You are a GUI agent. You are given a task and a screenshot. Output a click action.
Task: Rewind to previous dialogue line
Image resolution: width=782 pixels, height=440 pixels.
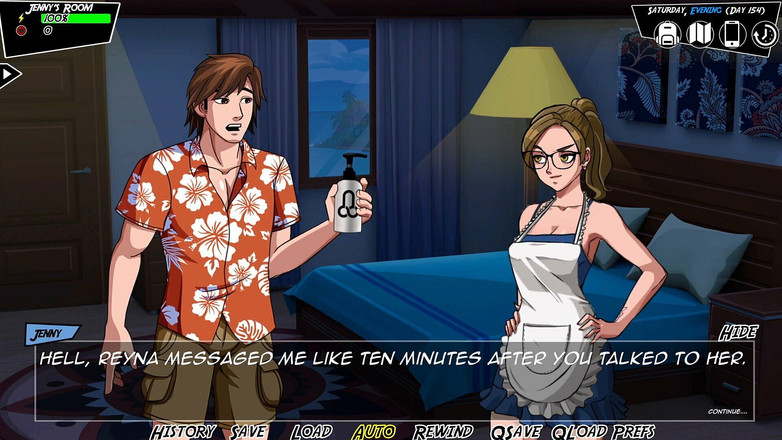pos(443,431)
